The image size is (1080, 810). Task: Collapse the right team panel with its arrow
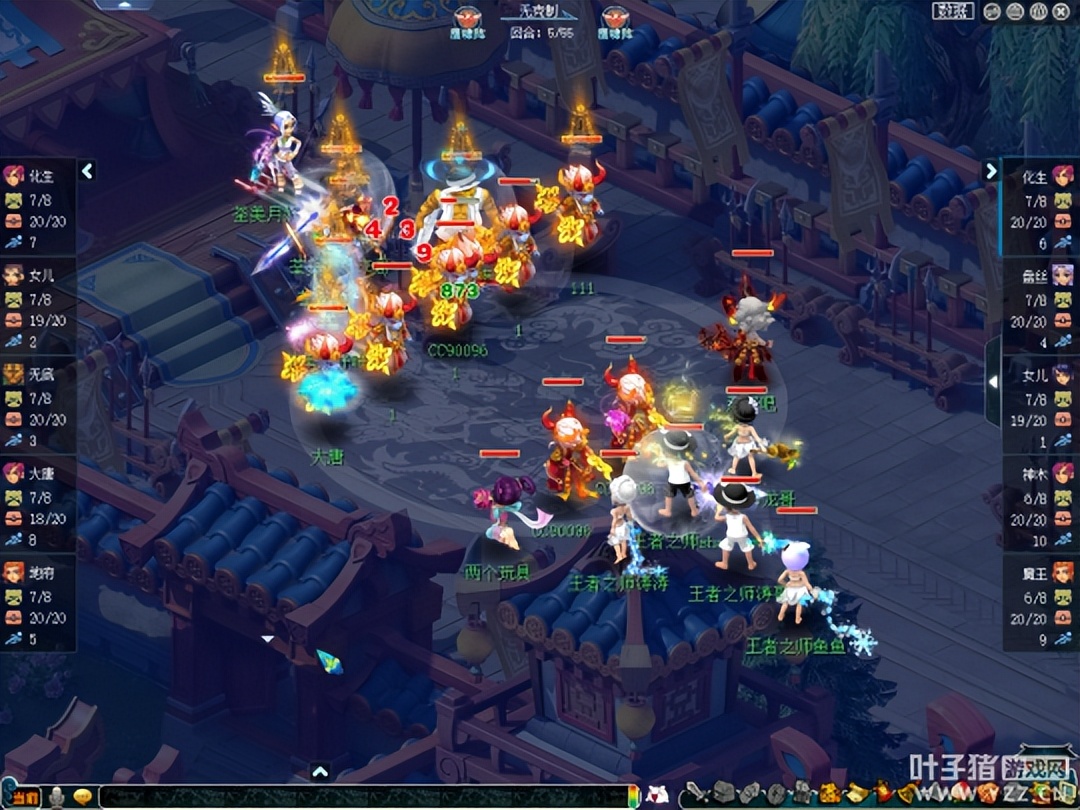[991, 171]
